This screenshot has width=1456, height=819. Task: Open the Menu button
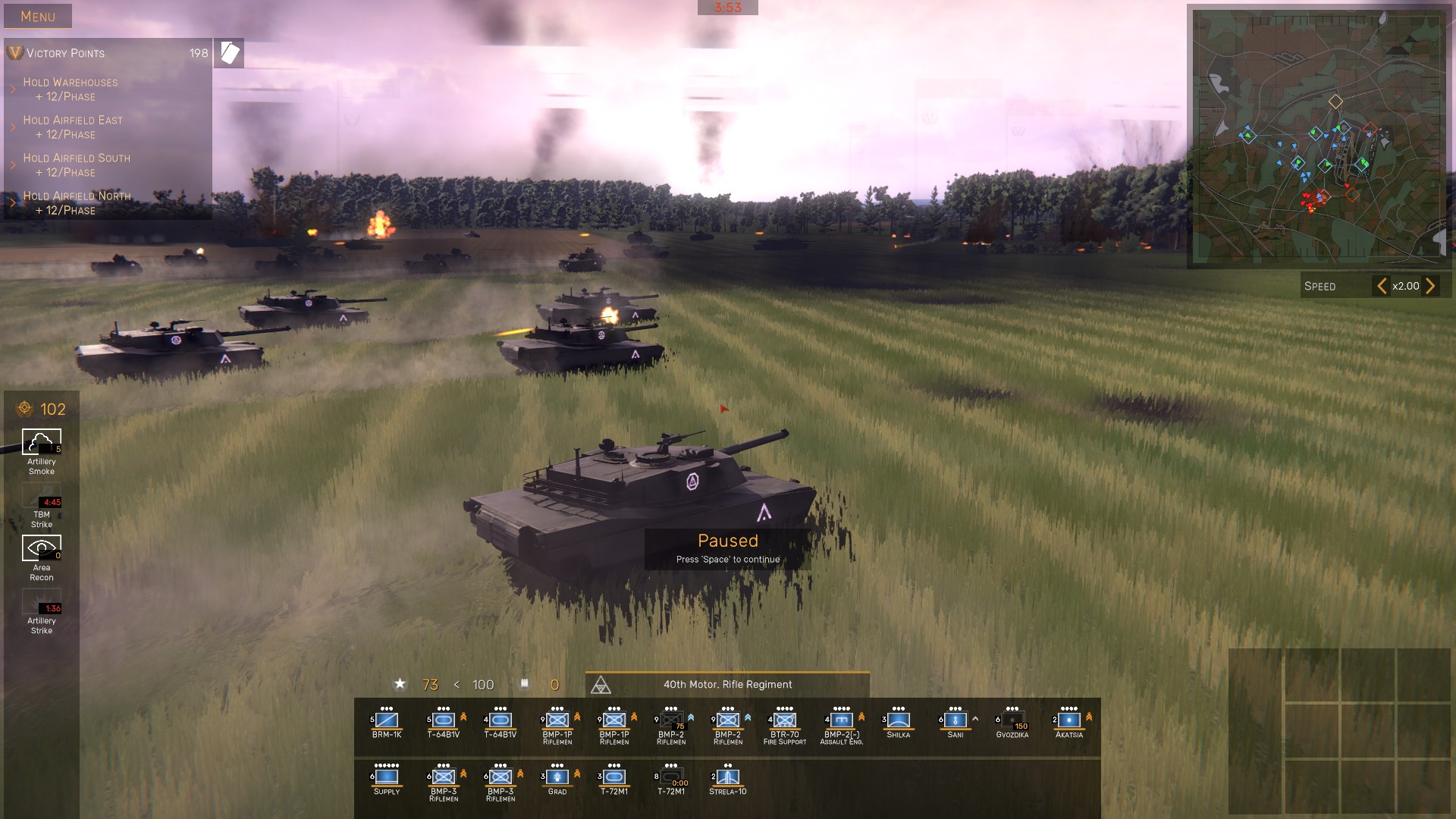pyautogui.click(x=38, y=16)
